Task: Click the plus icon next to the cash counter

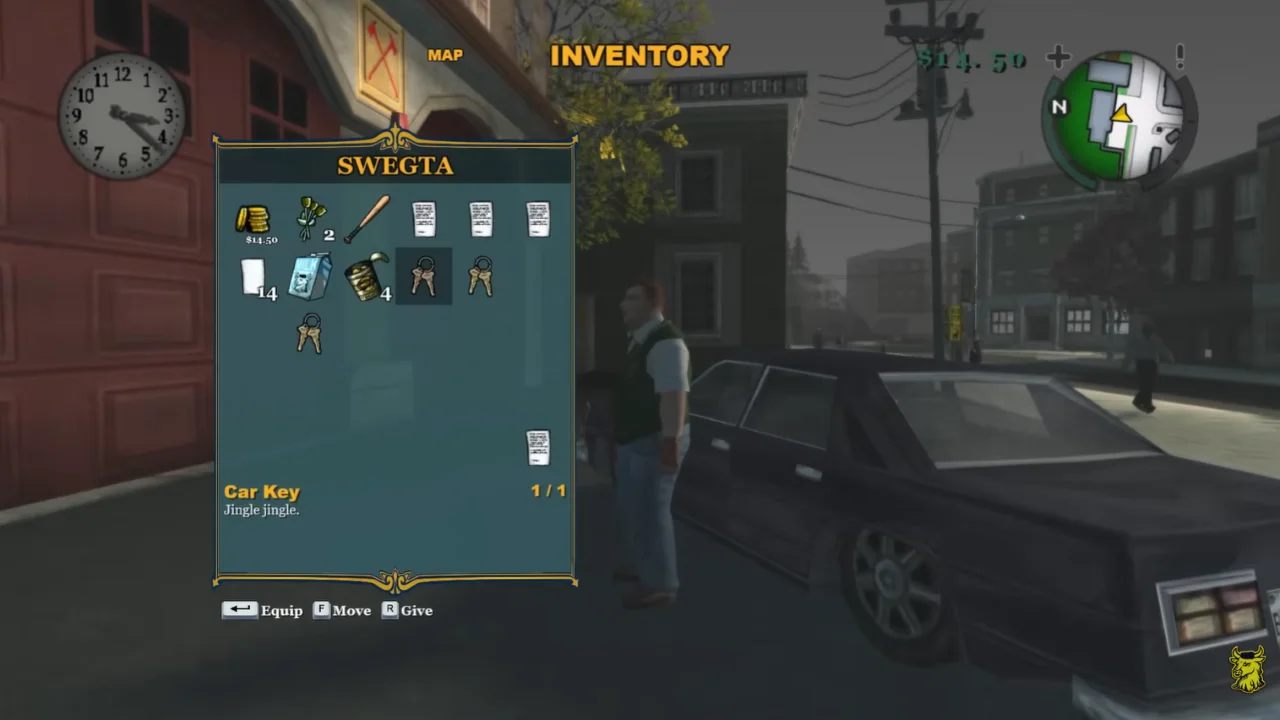Action: tap(1058, 57)
